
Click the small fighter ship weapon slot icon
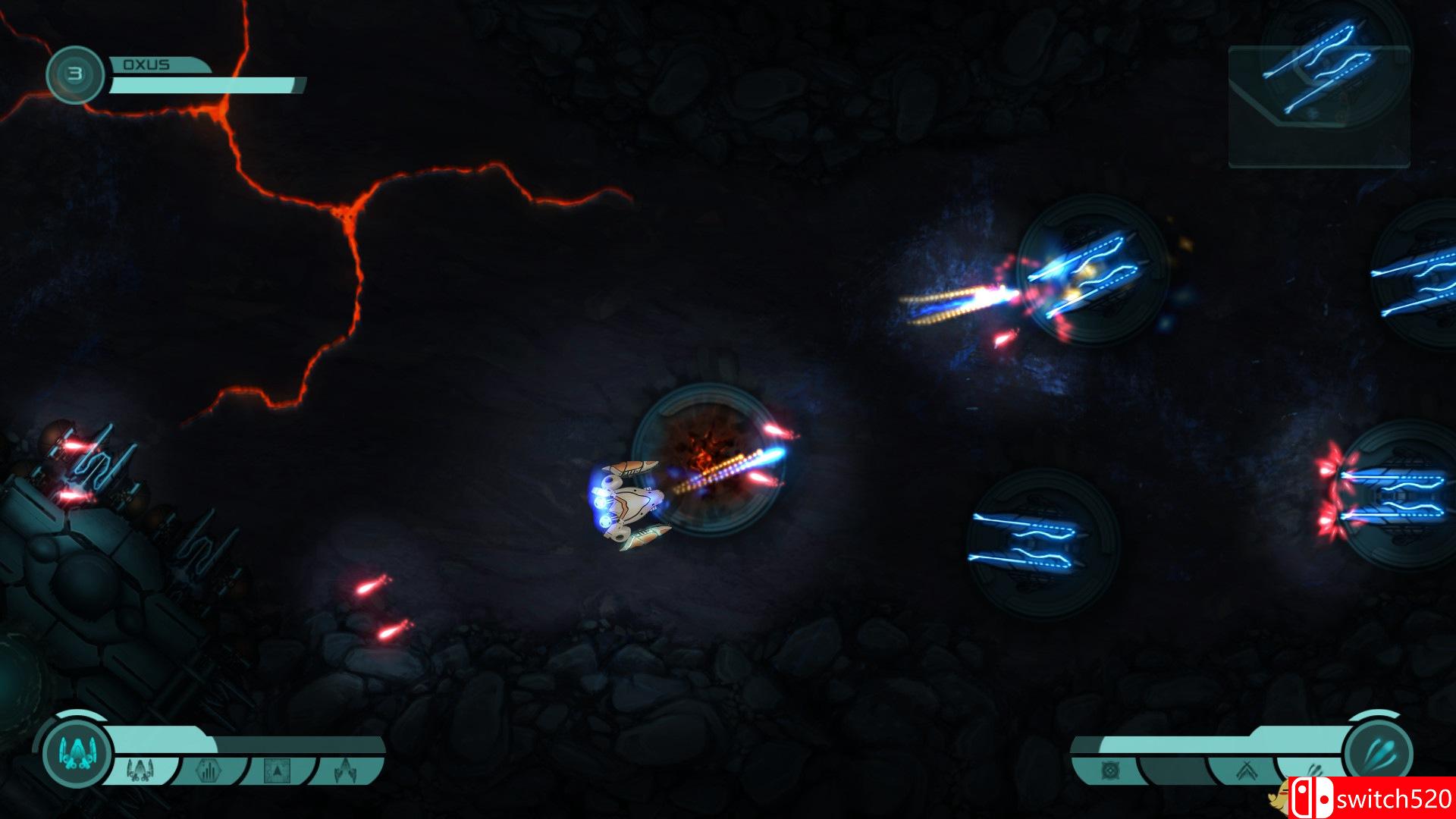click(x=140, y=770)
